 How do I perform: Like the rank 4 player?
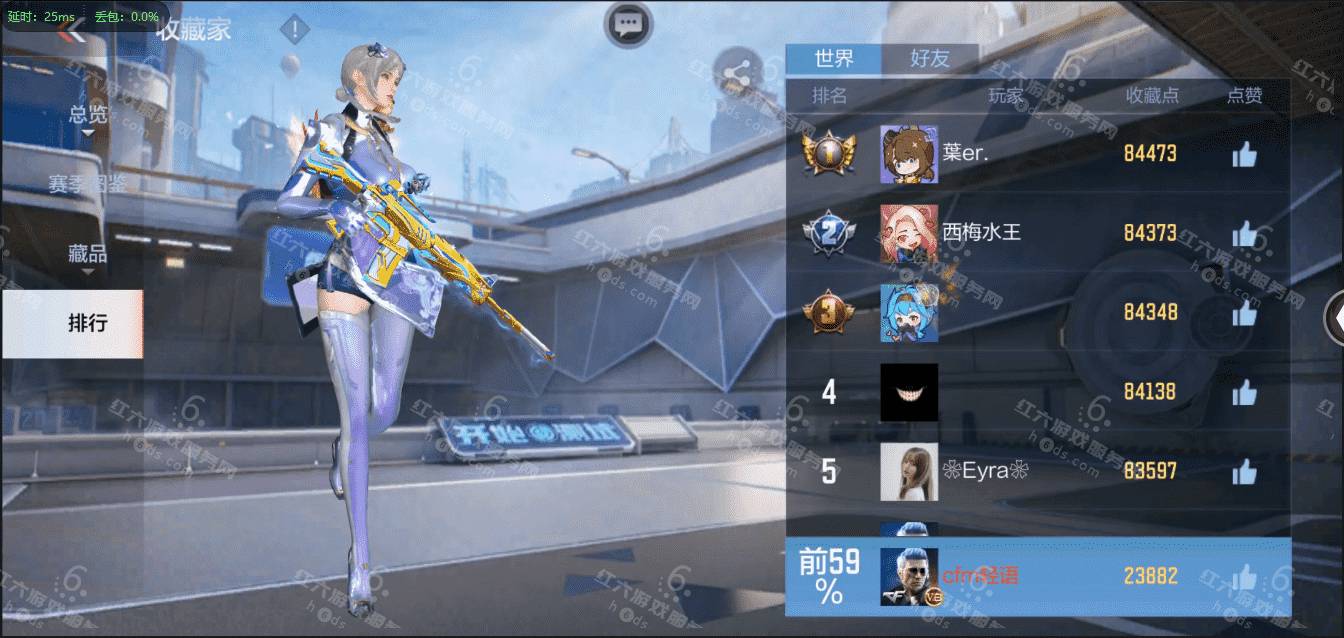tap(1244, 392)
